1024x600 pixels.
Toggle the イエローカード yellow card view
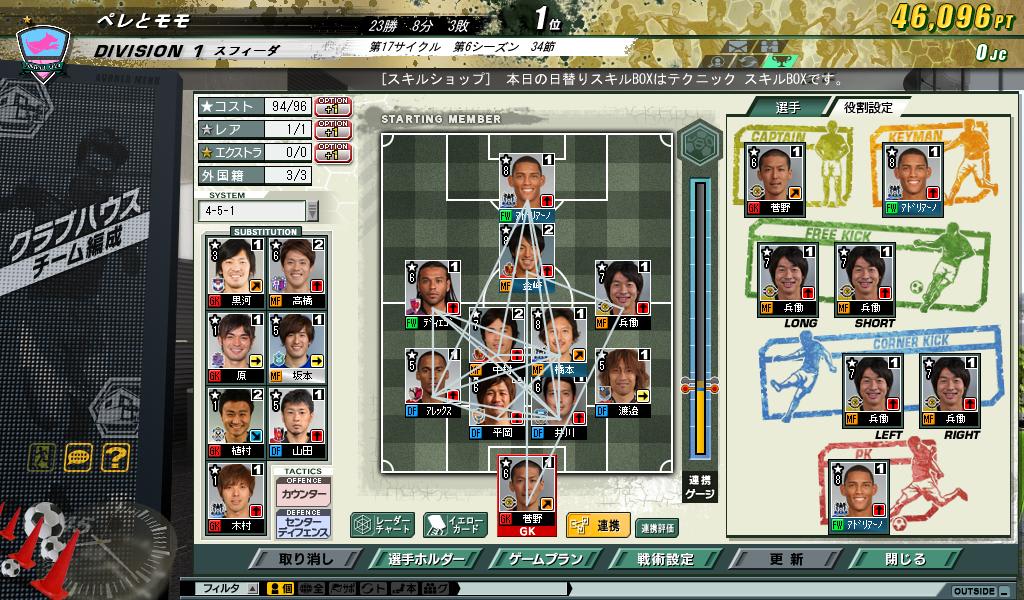pyautogui.click(x=455, y=524)
